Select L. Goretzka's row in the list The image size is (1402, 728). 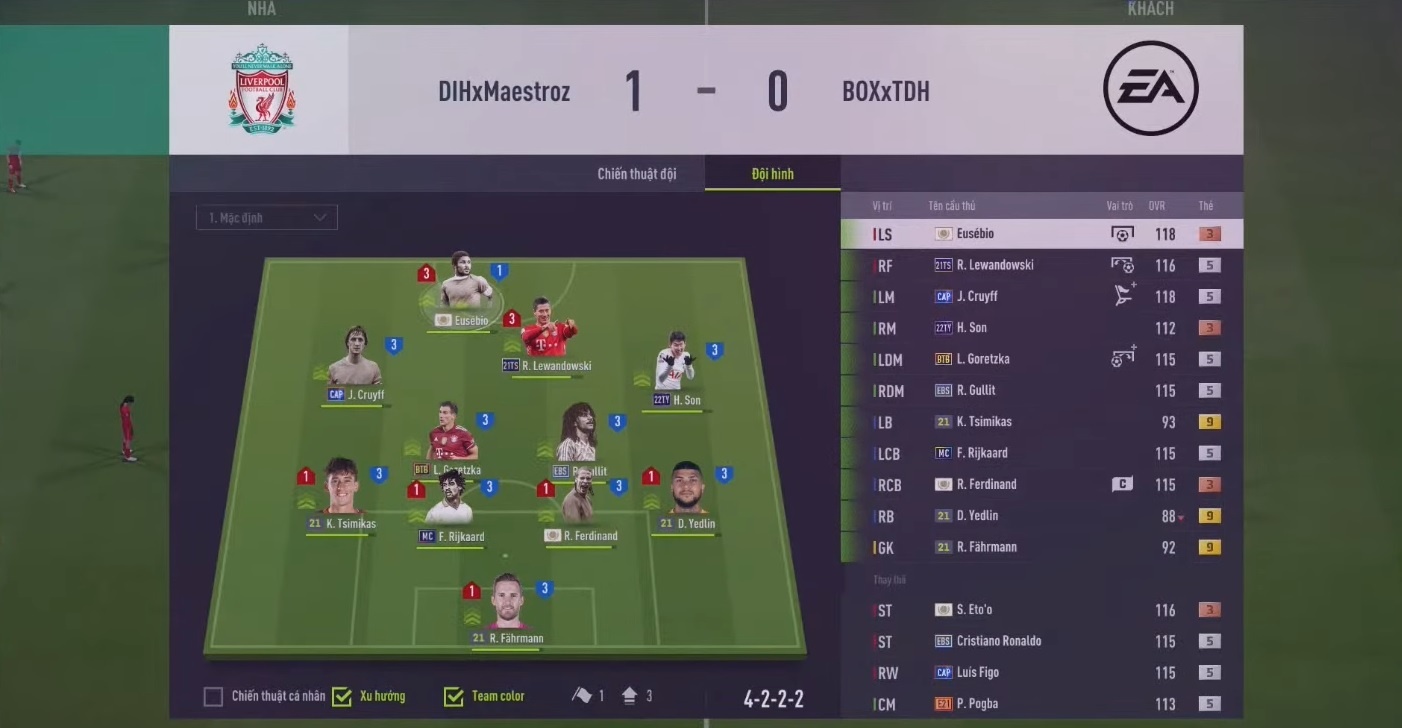click(1040, 359)
